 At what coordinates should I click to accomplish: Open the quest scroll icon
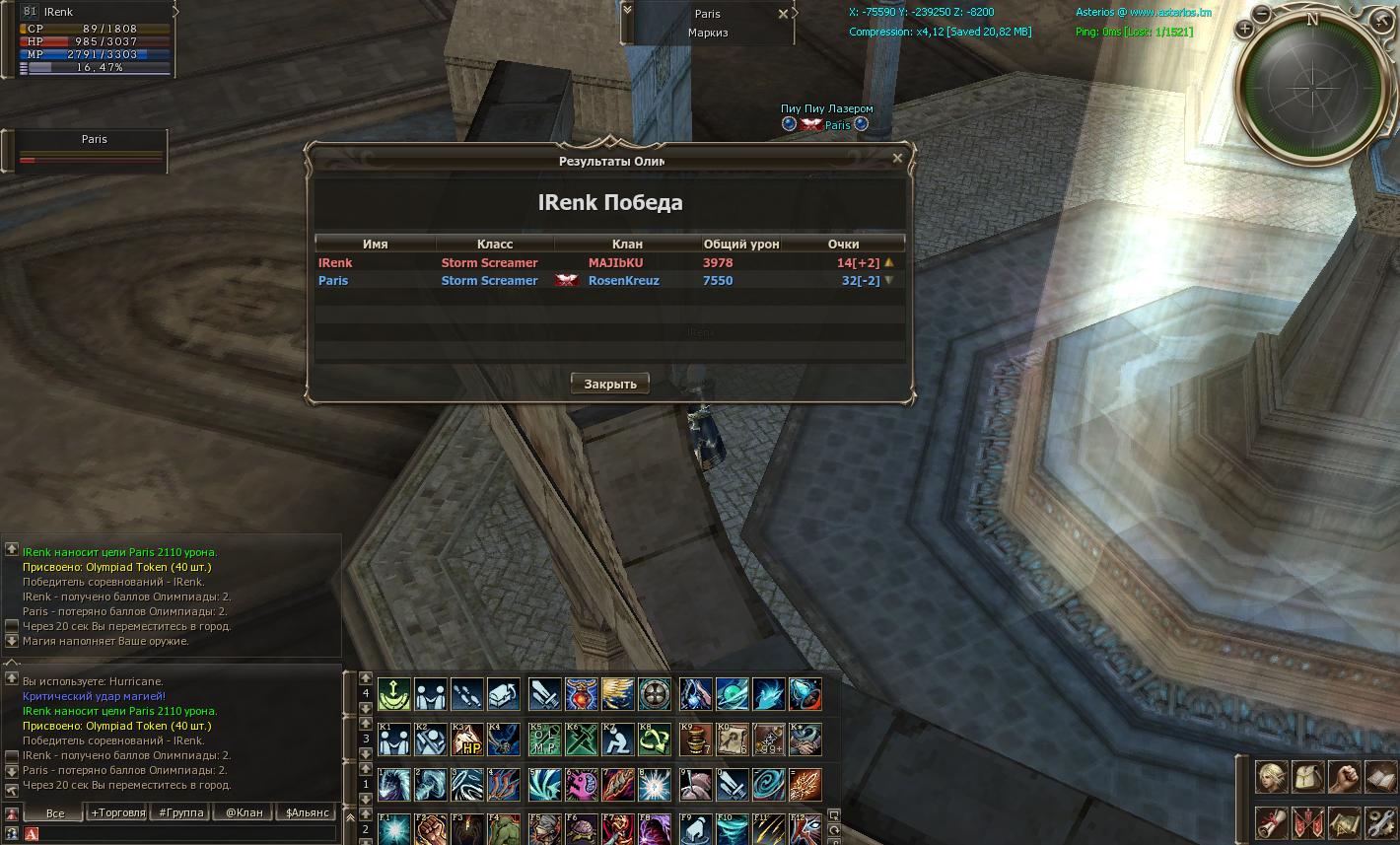click(x=1271, y=822)
